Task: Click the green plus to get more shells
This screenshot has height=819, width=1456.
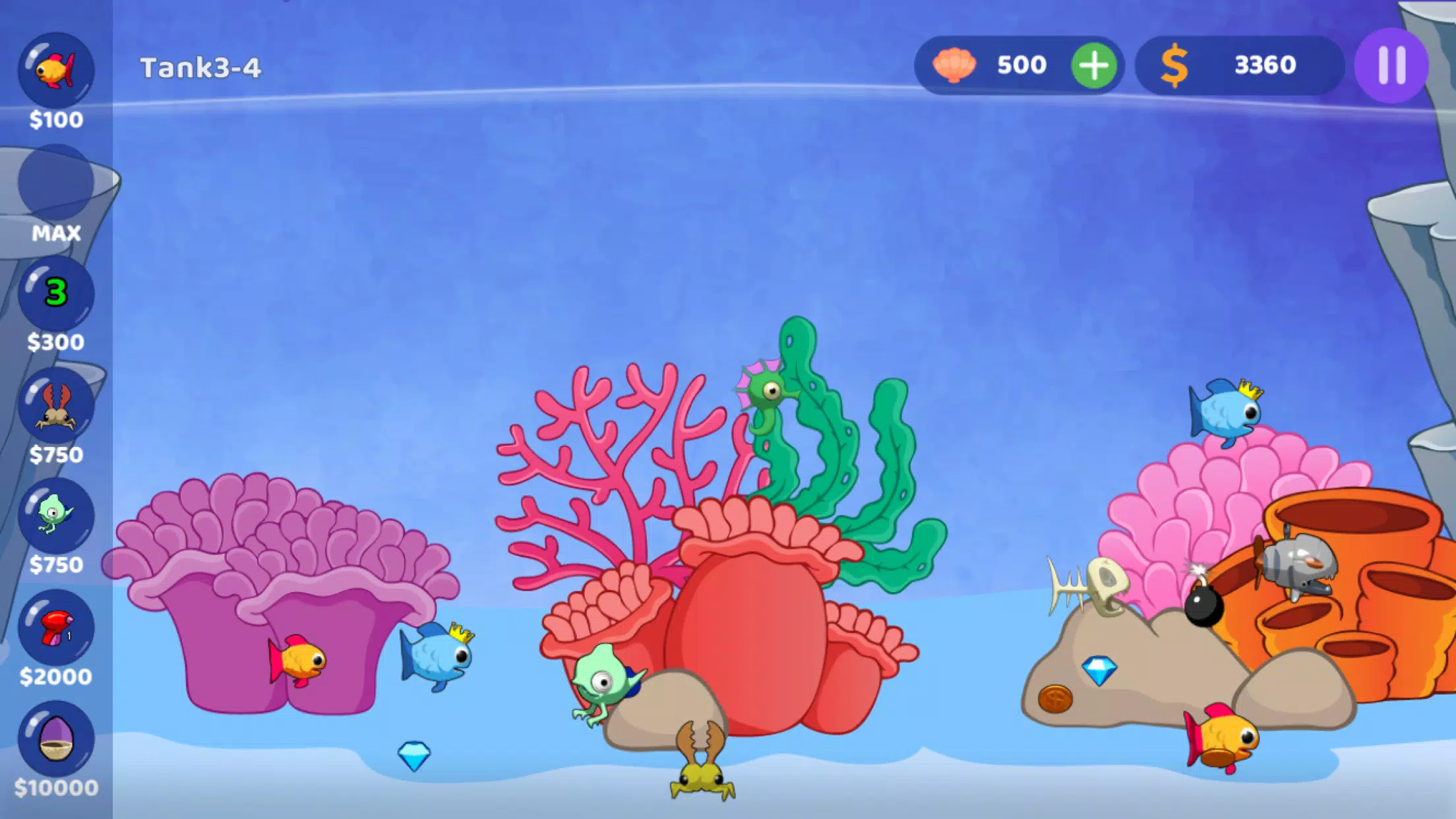Action: click(x=1094, y=65)
